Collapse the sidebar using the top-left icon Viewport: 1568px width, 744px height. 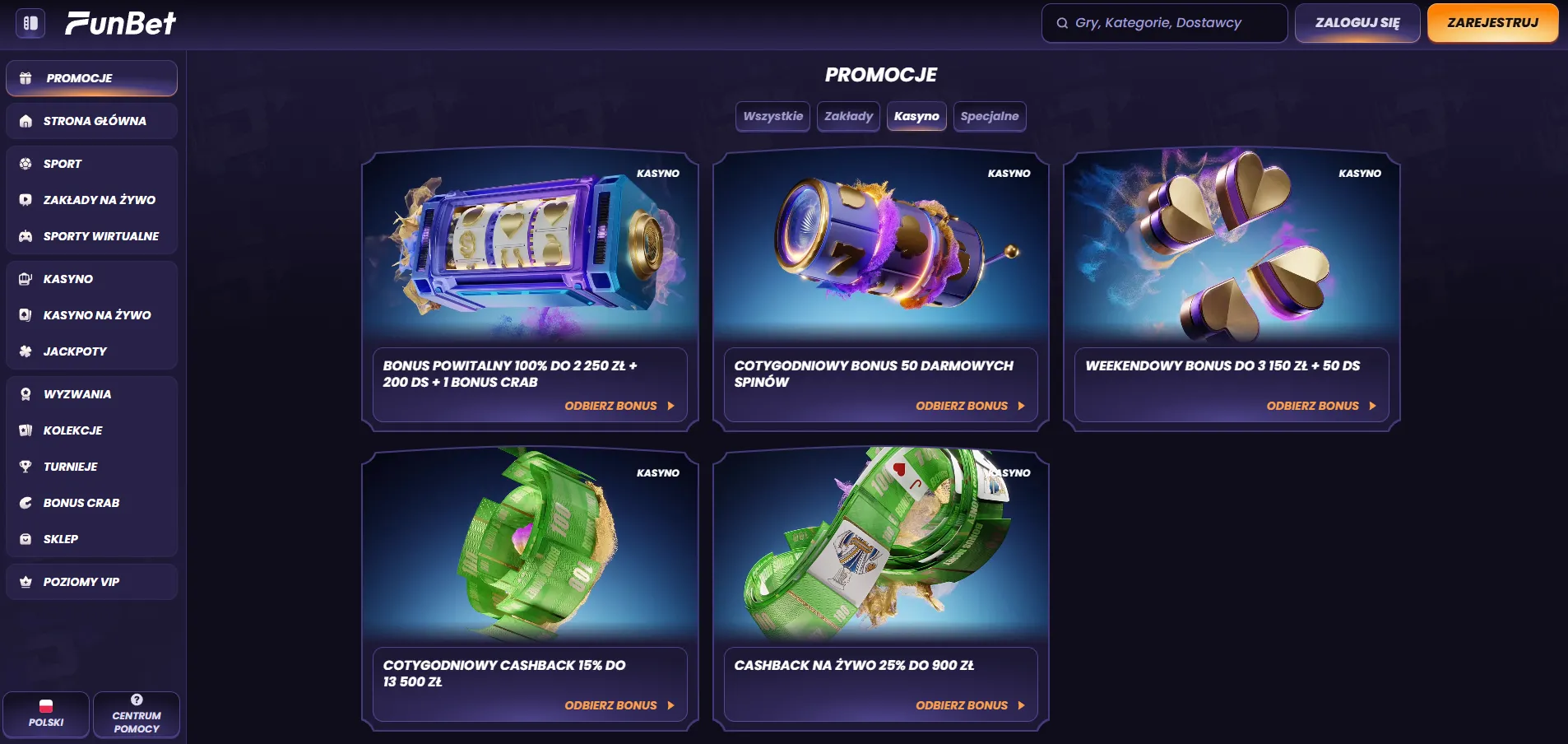pyautogui.click(x=30, y=24)
